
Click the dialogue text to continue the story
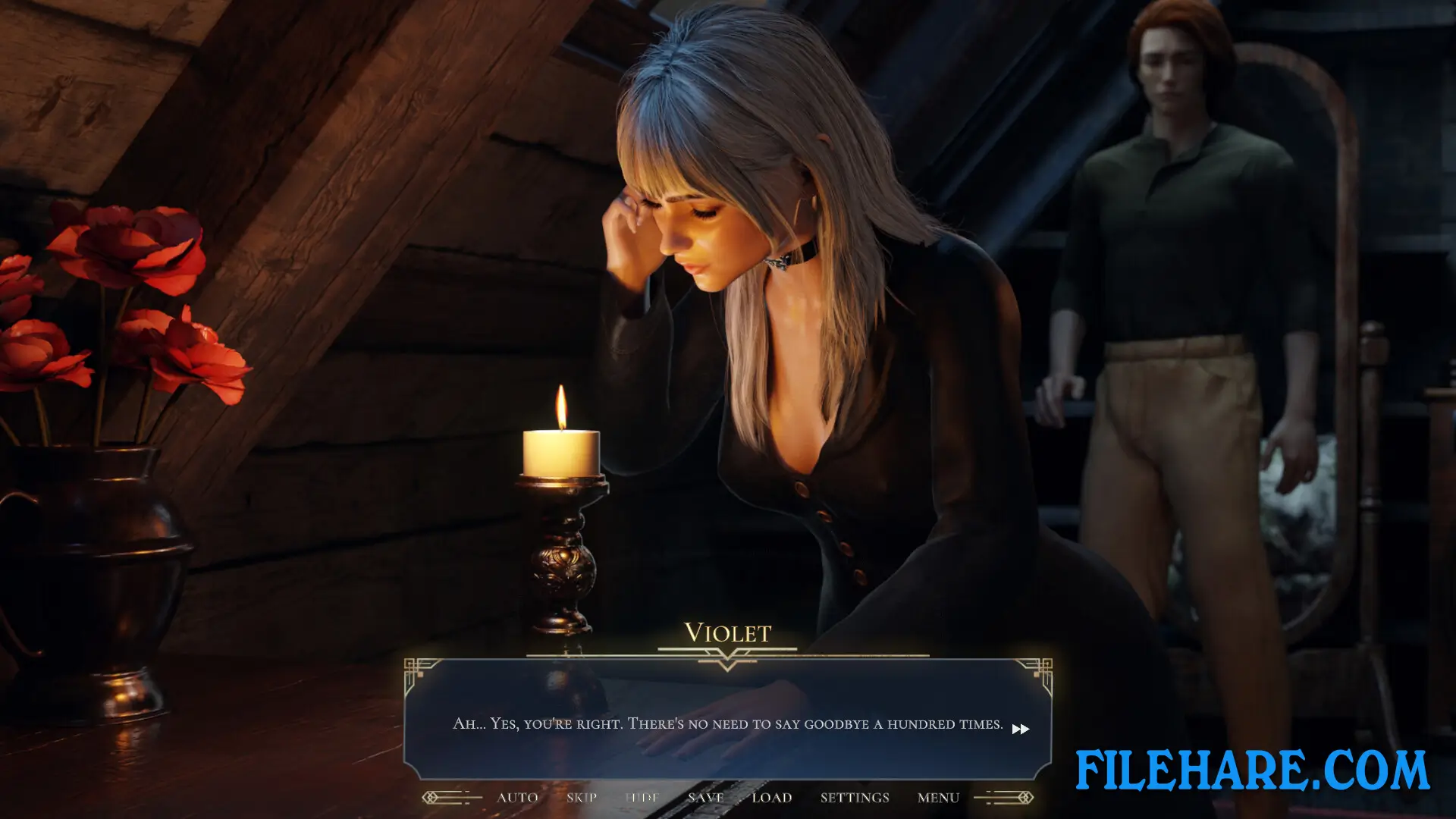726,724
